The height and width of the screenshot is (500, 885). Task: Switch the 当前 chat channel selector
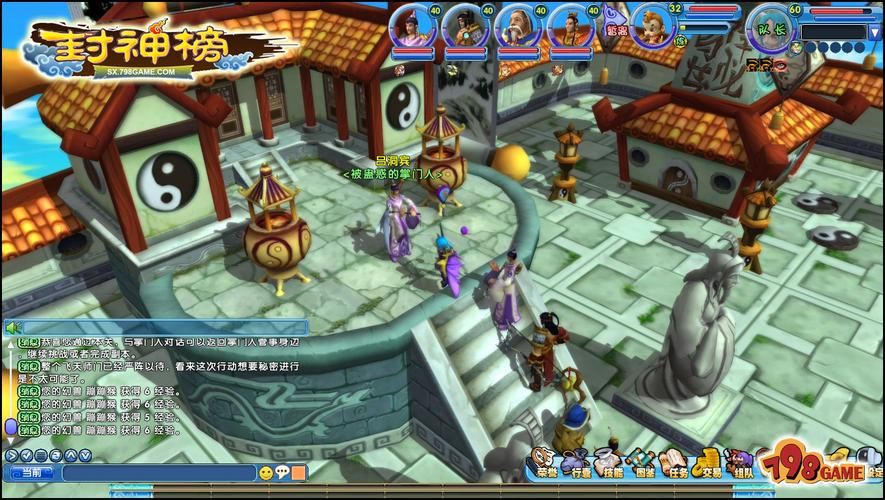point(31,473)
